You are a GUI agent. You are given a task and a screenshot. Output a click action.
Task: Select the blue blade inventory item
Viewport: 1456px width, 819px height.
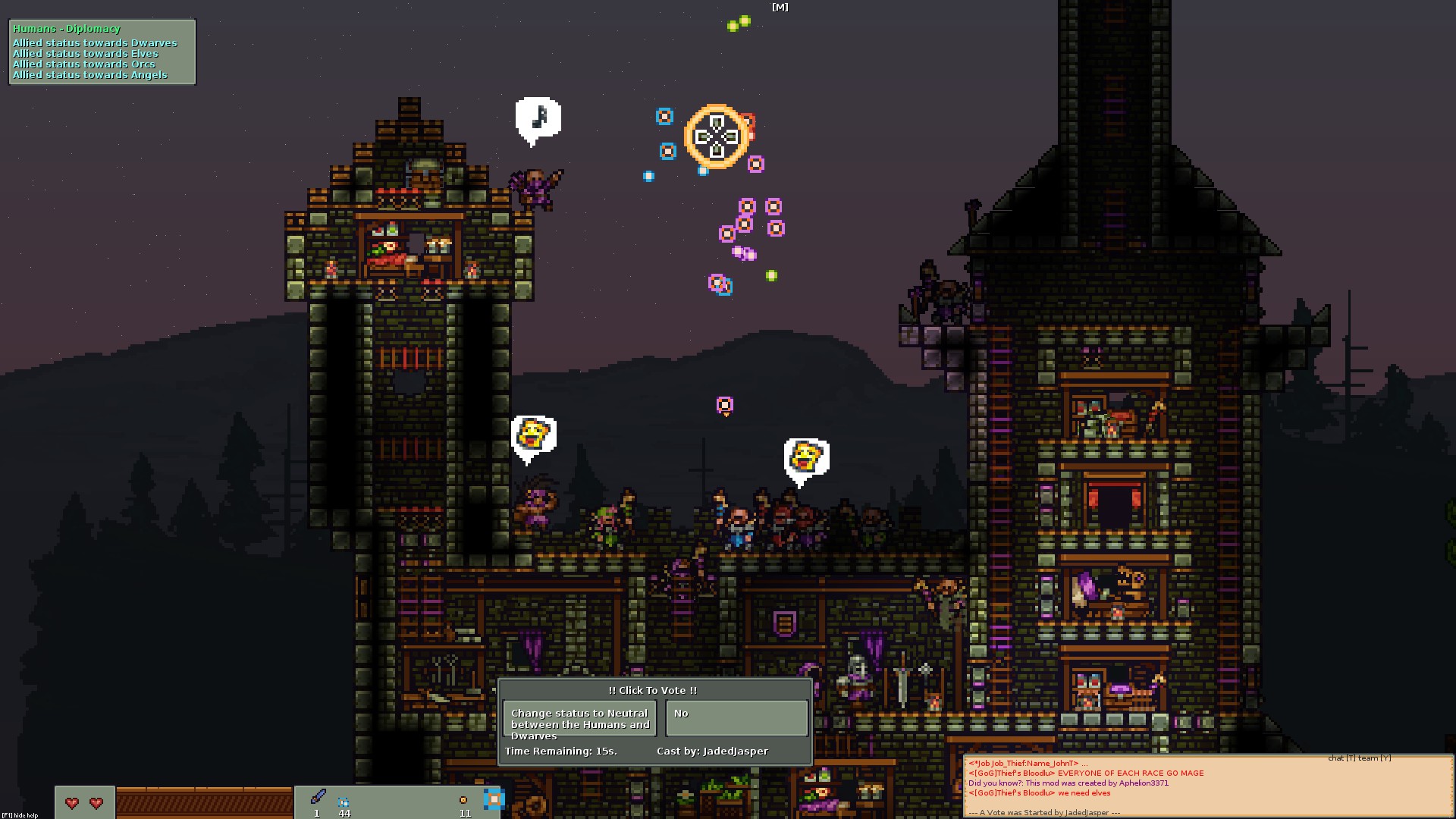tap(318, 797)
